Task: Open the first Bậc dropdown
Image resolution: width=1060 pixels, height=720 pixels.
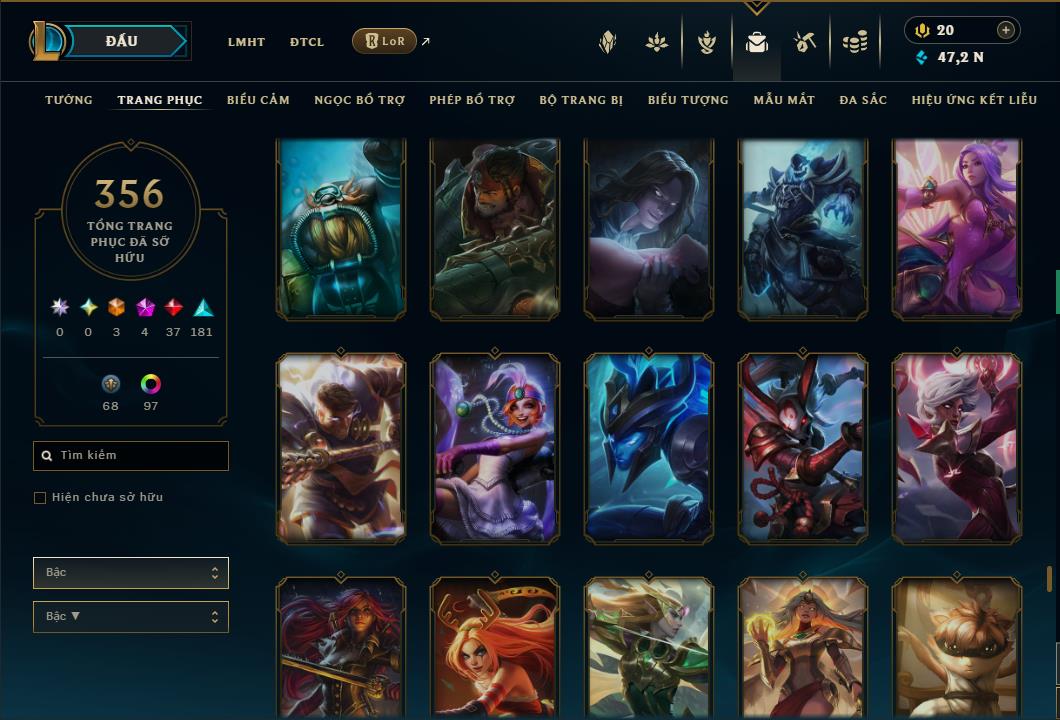Action: [x=131, y=573]
